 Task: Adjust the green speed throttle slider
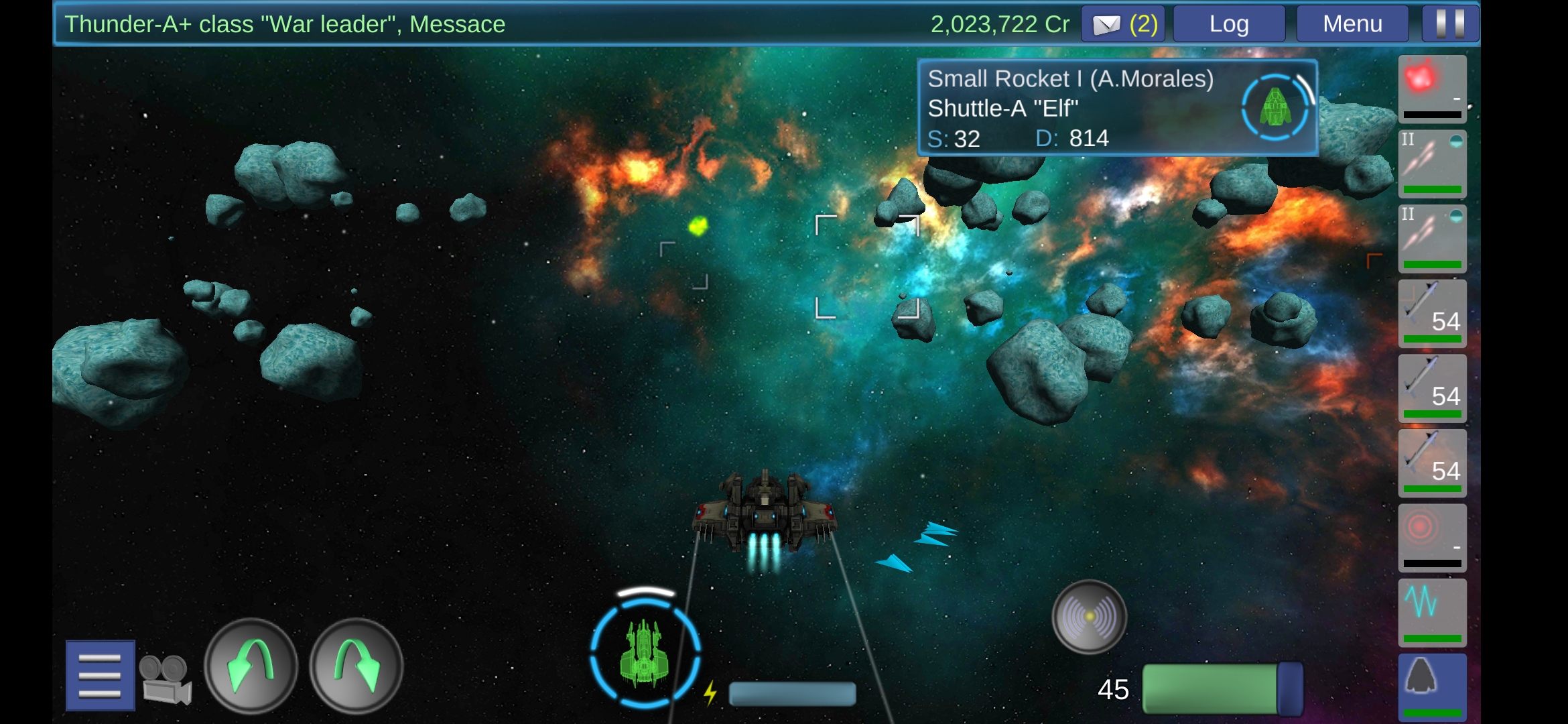1222,689
